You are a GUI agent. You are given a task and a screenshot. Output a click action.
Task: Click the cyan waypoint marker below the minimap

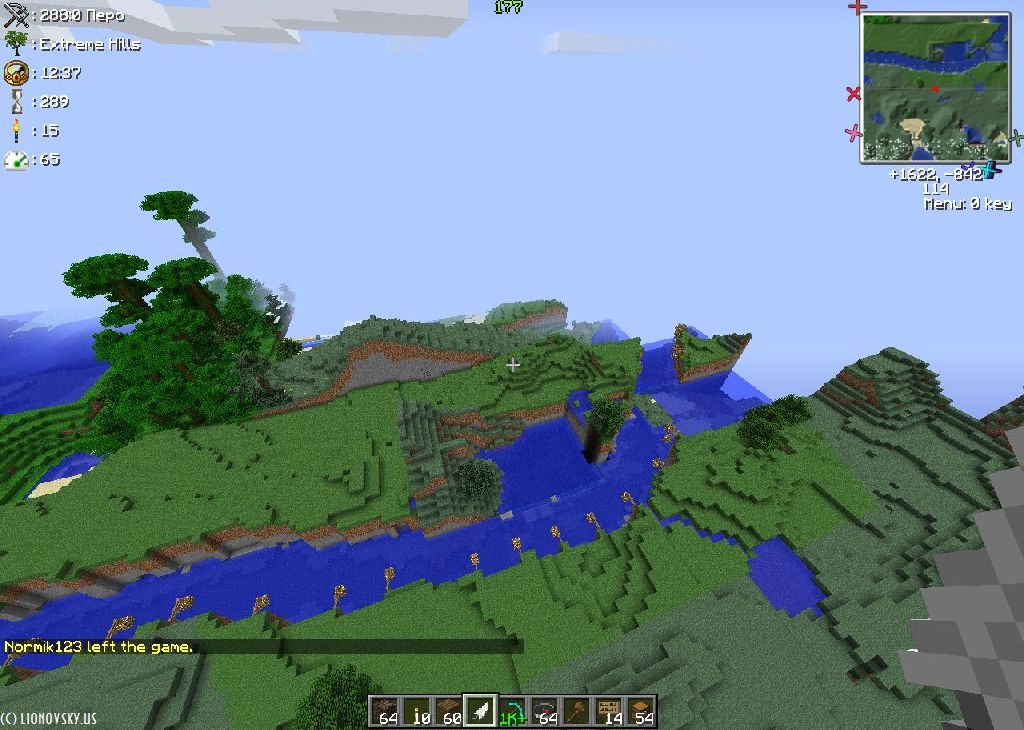tap(990, 169)
